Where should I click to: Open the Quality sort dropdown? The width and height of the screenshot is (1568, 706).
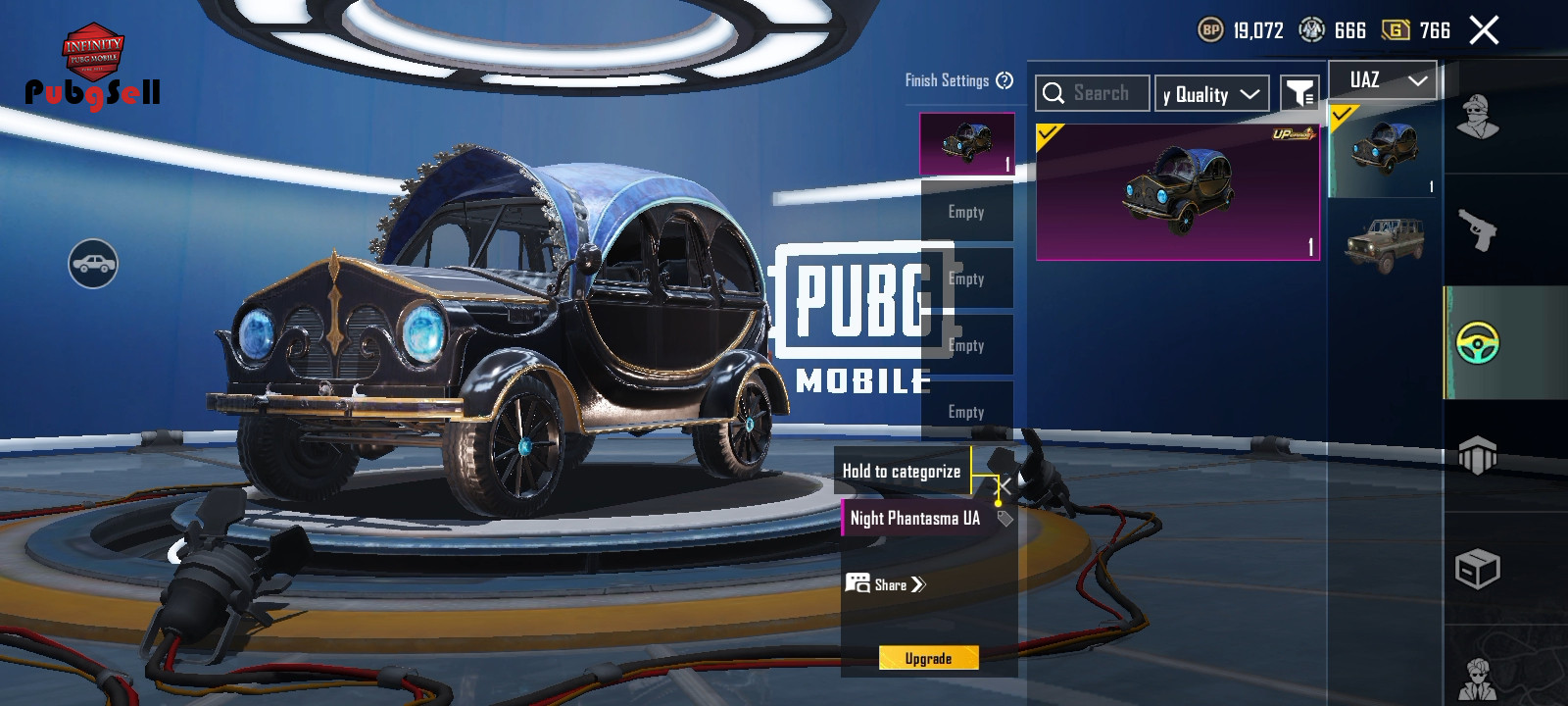(x=1211, y=94)
